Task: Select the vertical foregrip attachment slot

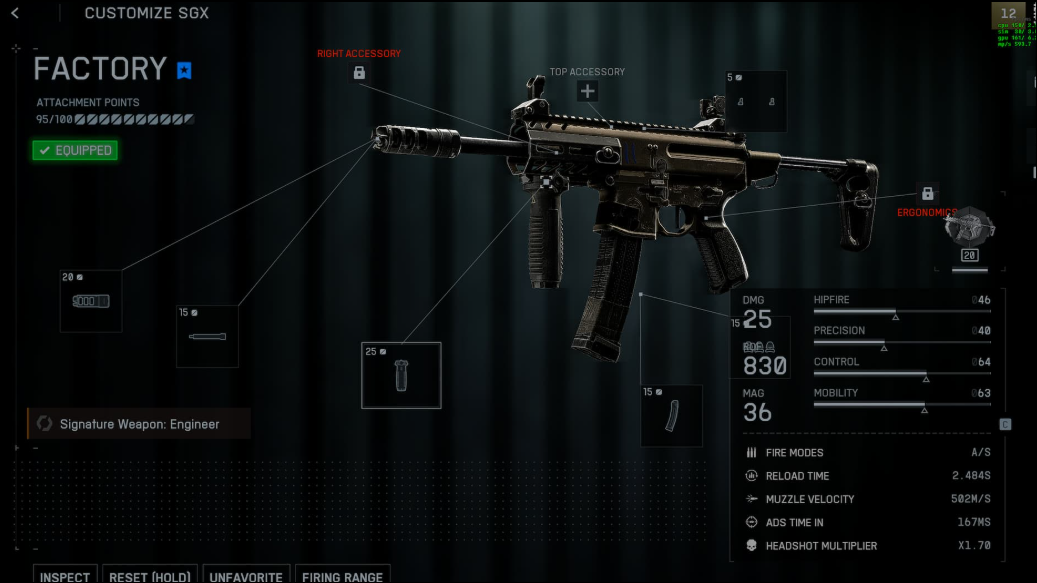Action: point(401,375)
